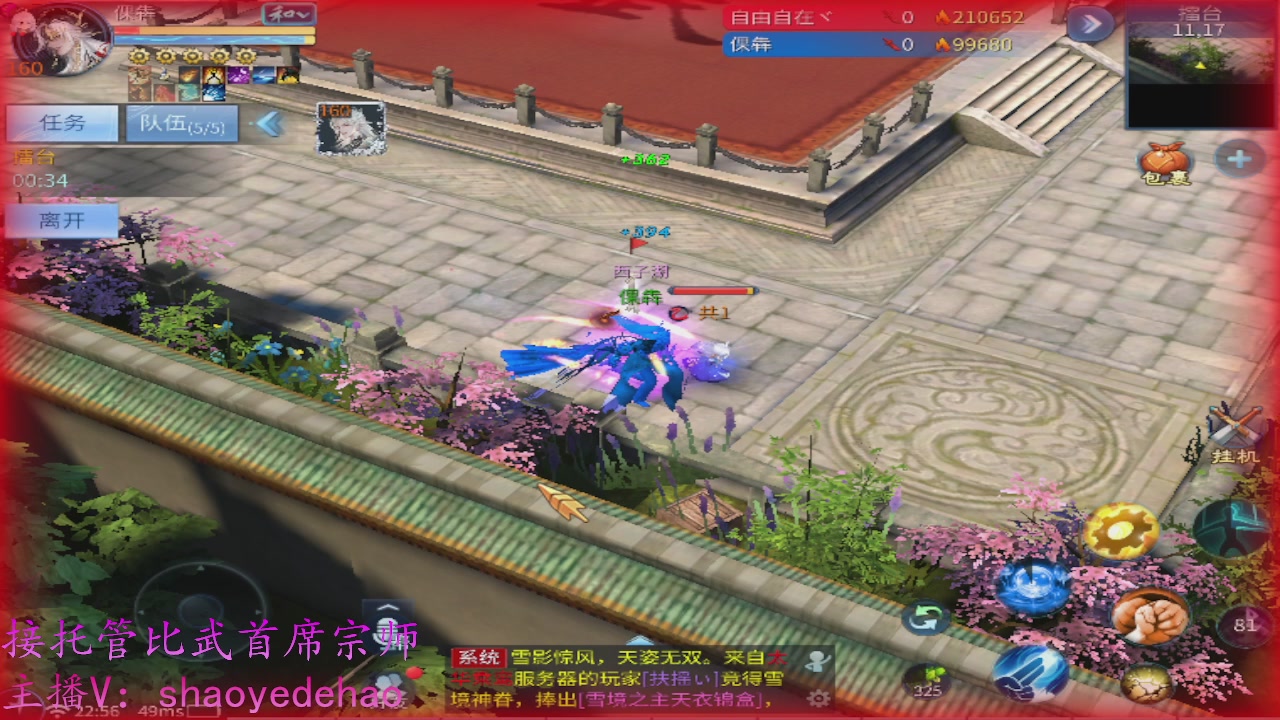This screenshot has width=1280, height=720.
Task: Toggle the player mute figure icon in chat
Action: (820, 660)
